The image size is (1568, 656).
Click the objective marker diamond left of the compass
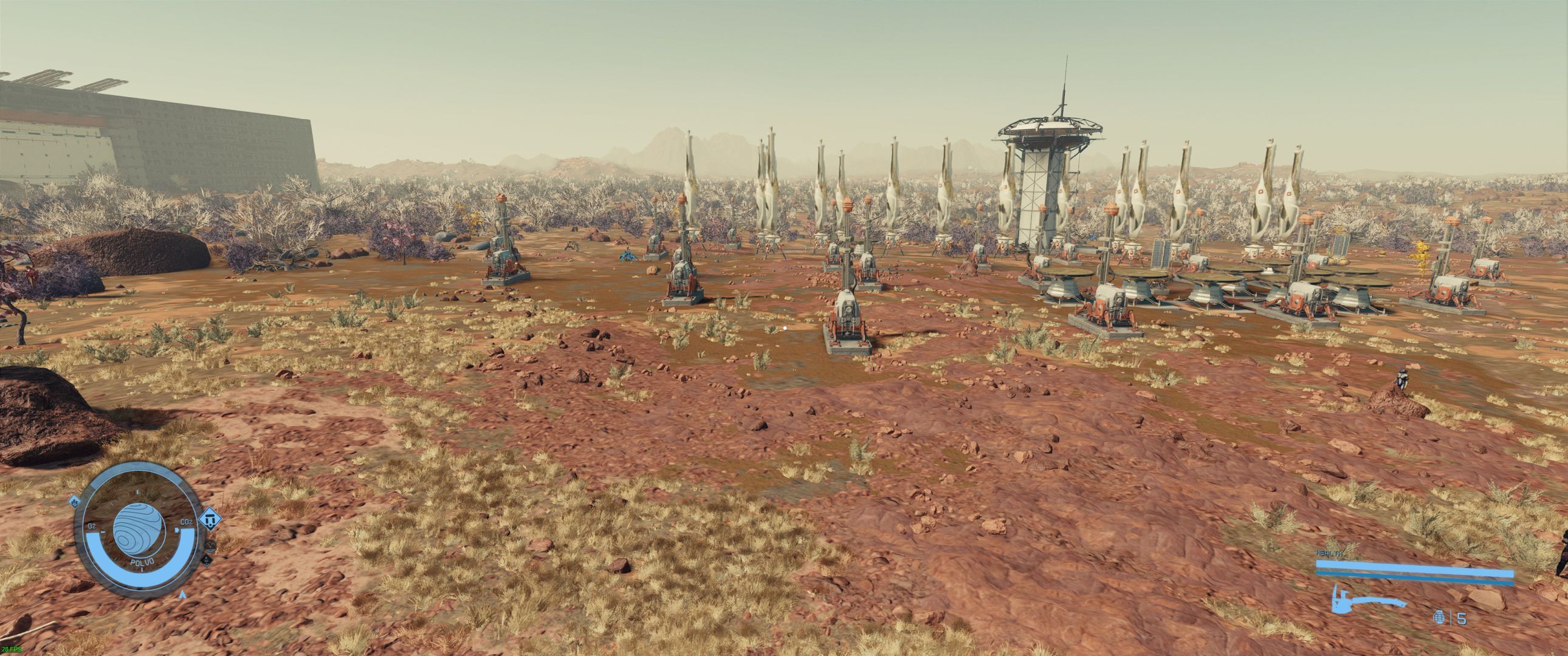(74, 502)
